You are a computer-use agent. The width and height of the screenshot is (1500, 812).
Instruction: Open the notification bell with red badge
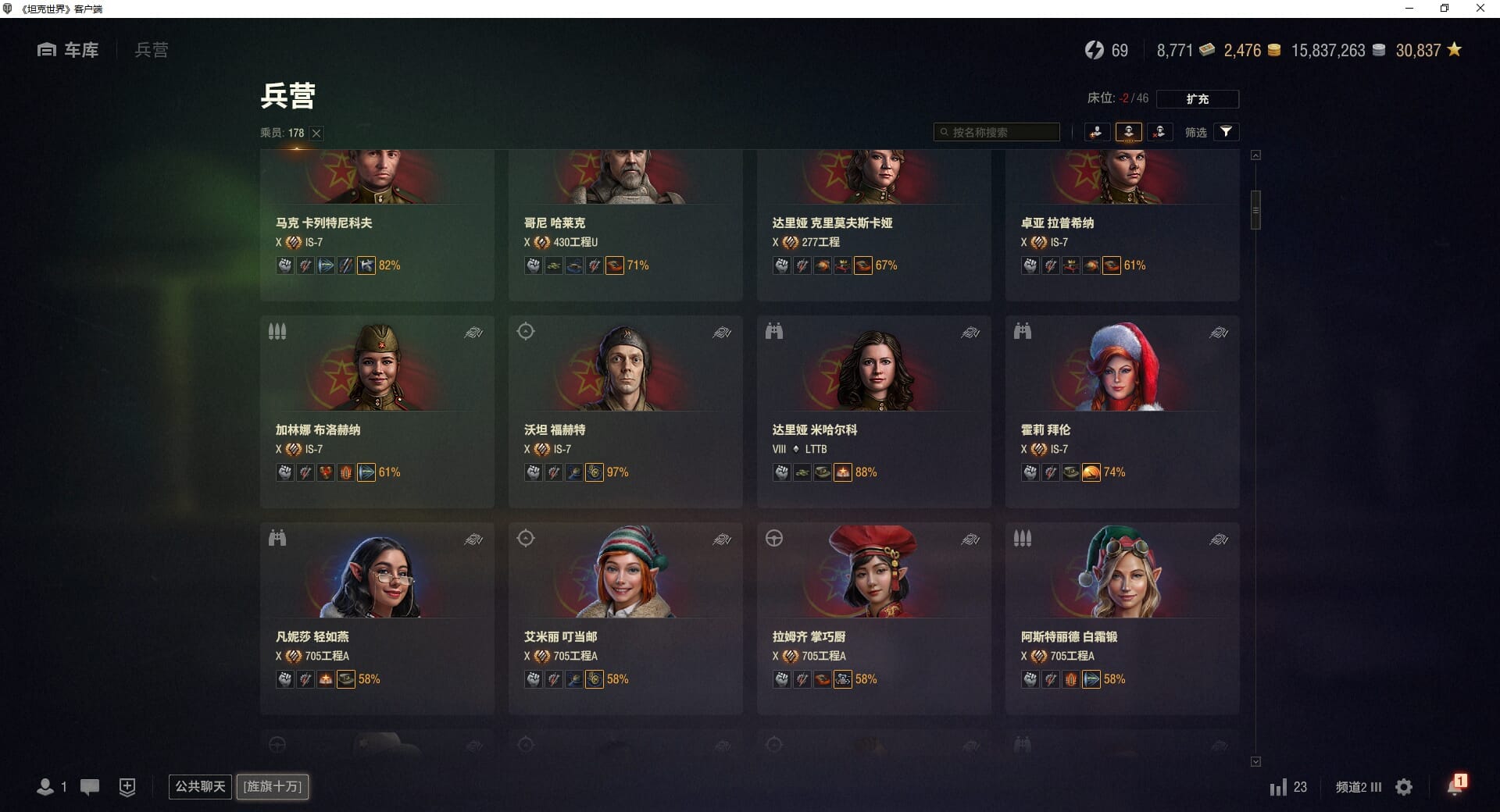pyautogui.click(x=1455, y=786)
